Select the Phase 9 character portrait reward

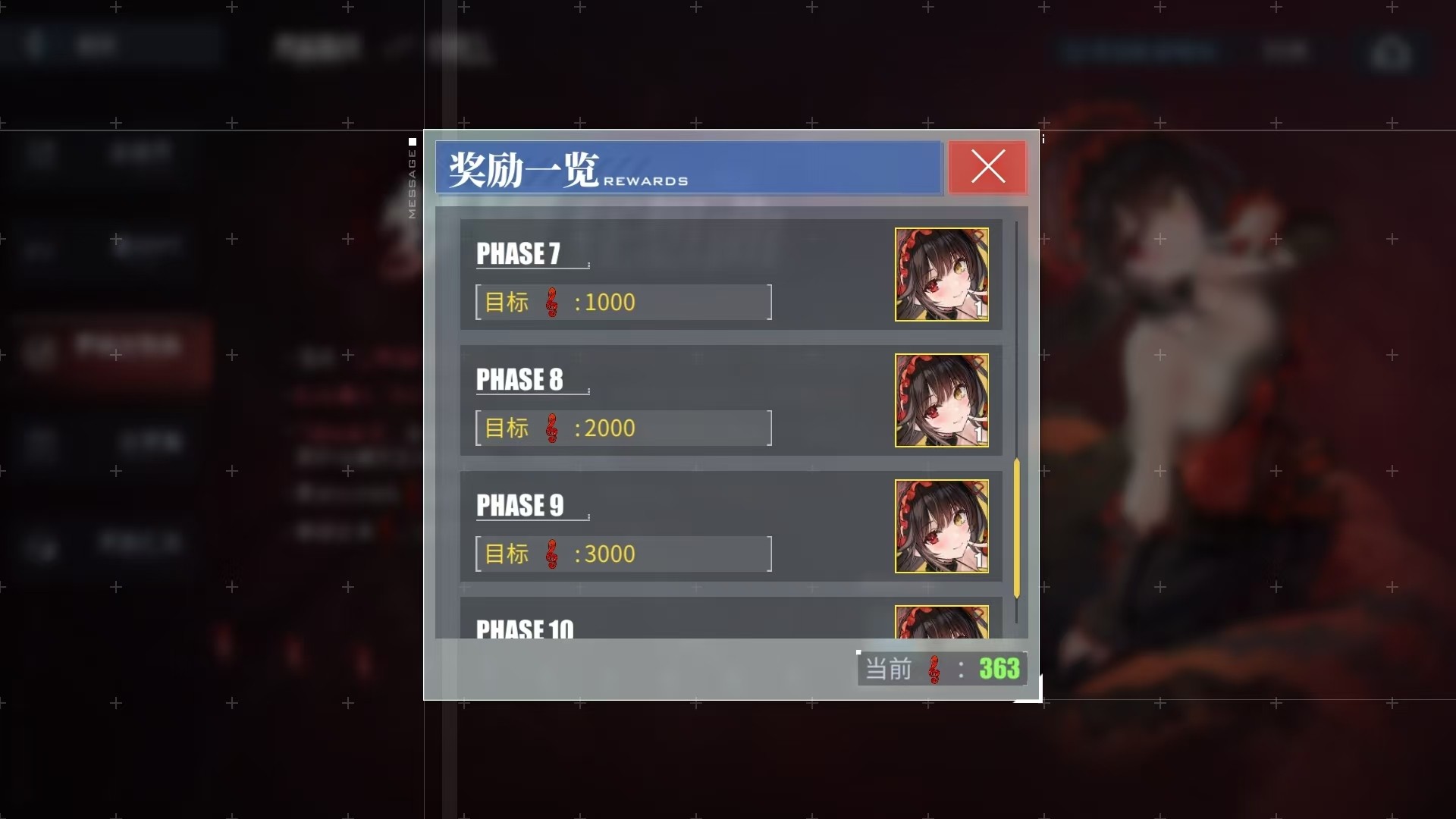click(940, 526)
